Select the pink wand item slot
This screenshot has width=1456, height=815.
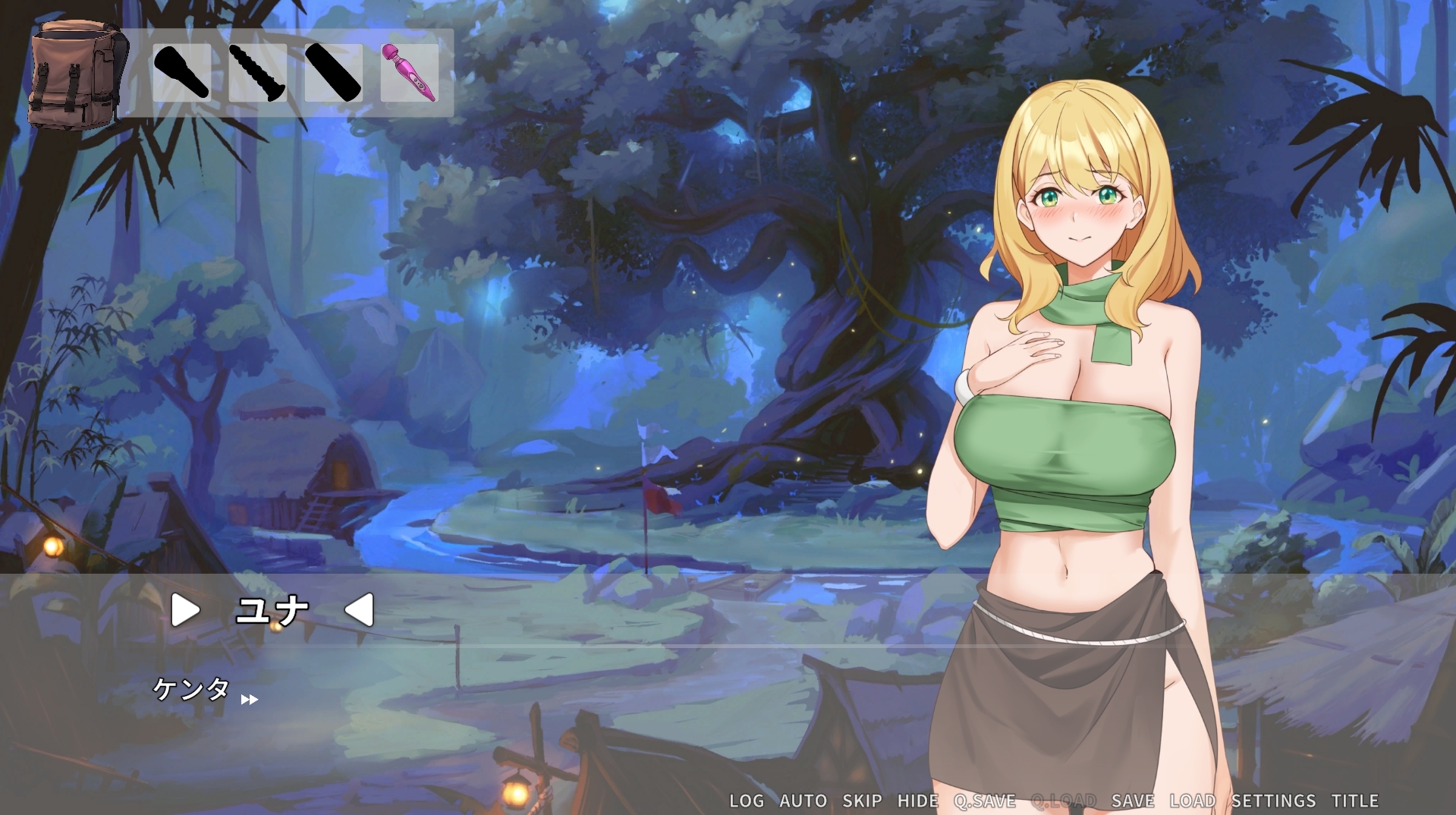[x=409, y=73]
